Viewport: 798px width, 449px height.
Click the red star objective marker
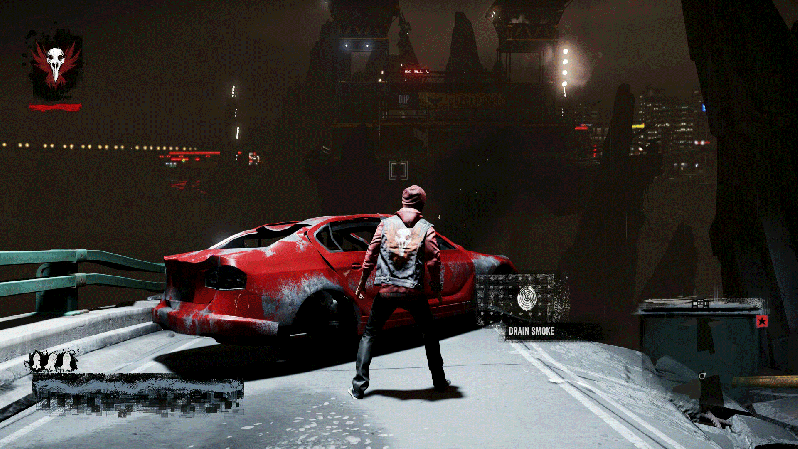[x=762, y=322]
